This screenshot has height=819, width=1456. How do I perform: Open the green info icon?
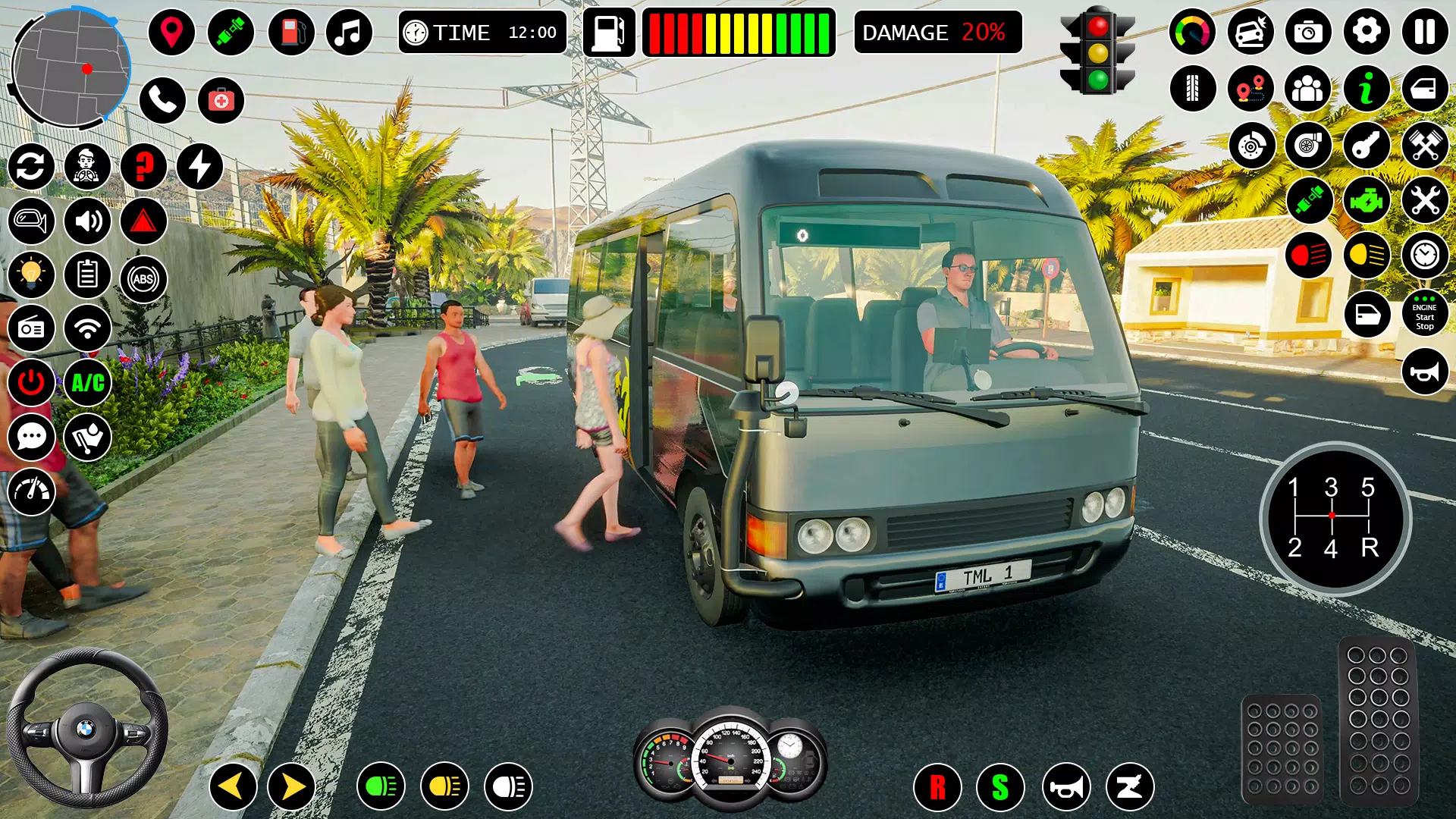tap(1367, 89)
